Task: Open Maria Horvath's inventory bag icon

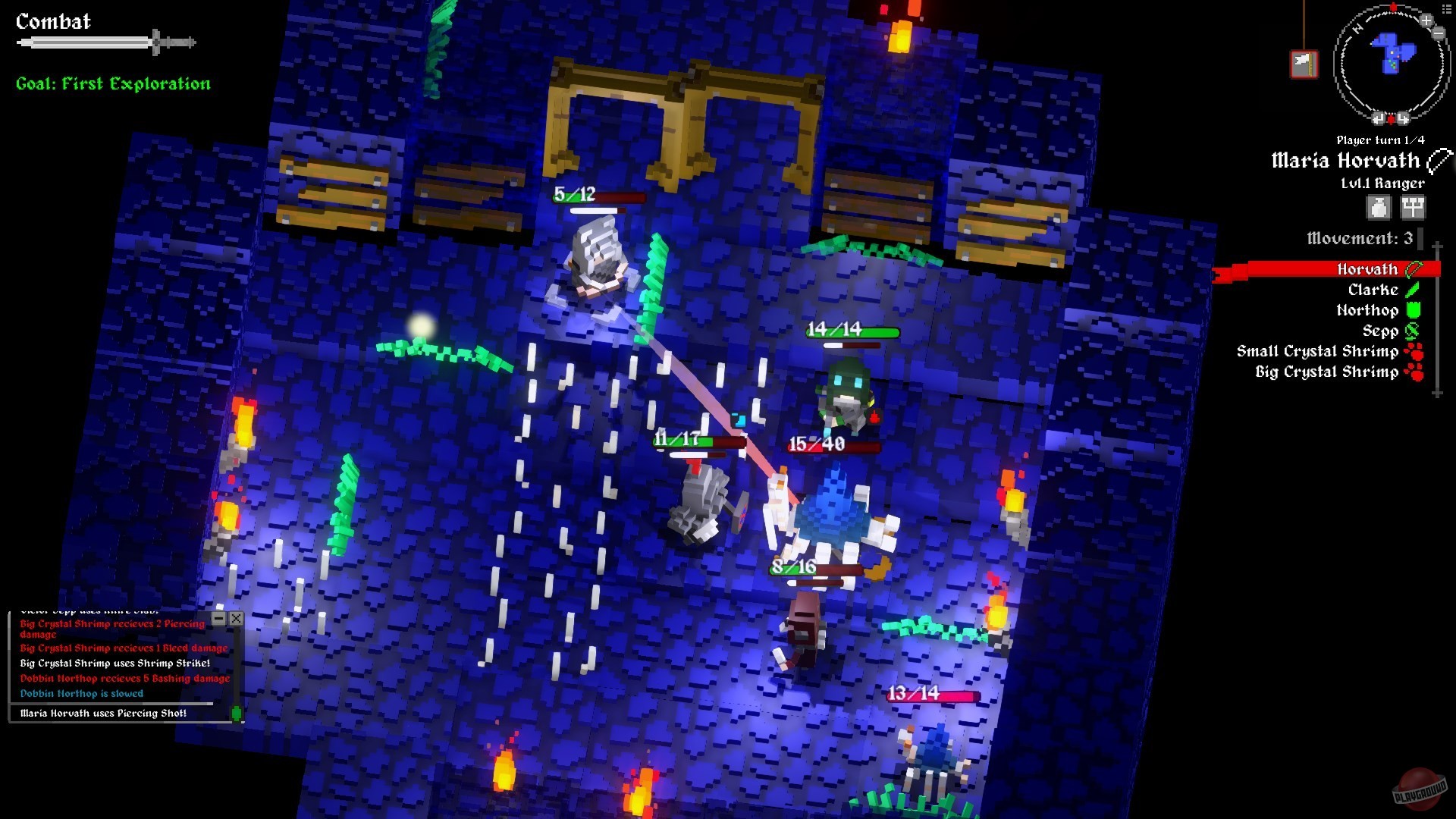Action: [1378, 208]
